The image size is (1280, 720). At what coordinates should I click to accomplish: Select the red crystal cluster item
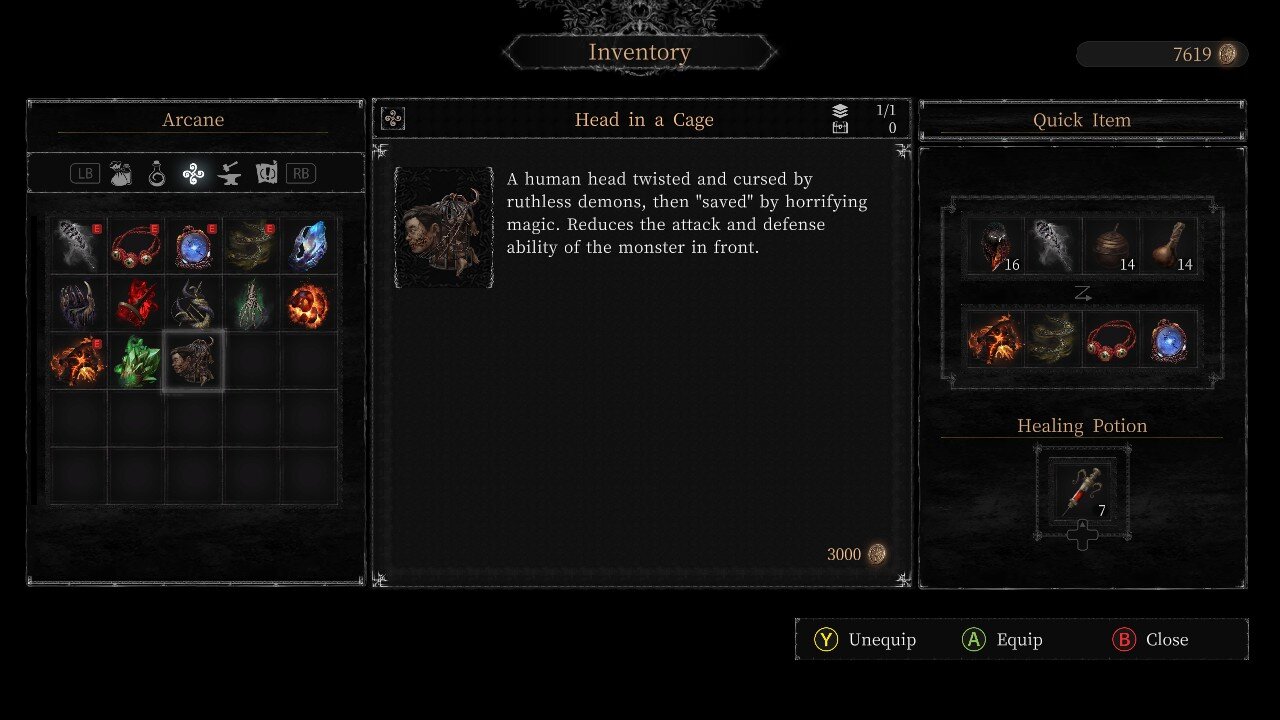[136, 304]
